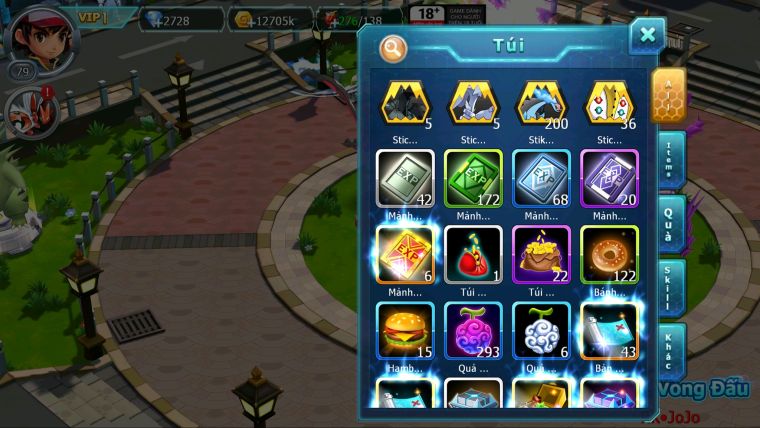
Task: Select the donut item with 122
Action: coord(609,253)
